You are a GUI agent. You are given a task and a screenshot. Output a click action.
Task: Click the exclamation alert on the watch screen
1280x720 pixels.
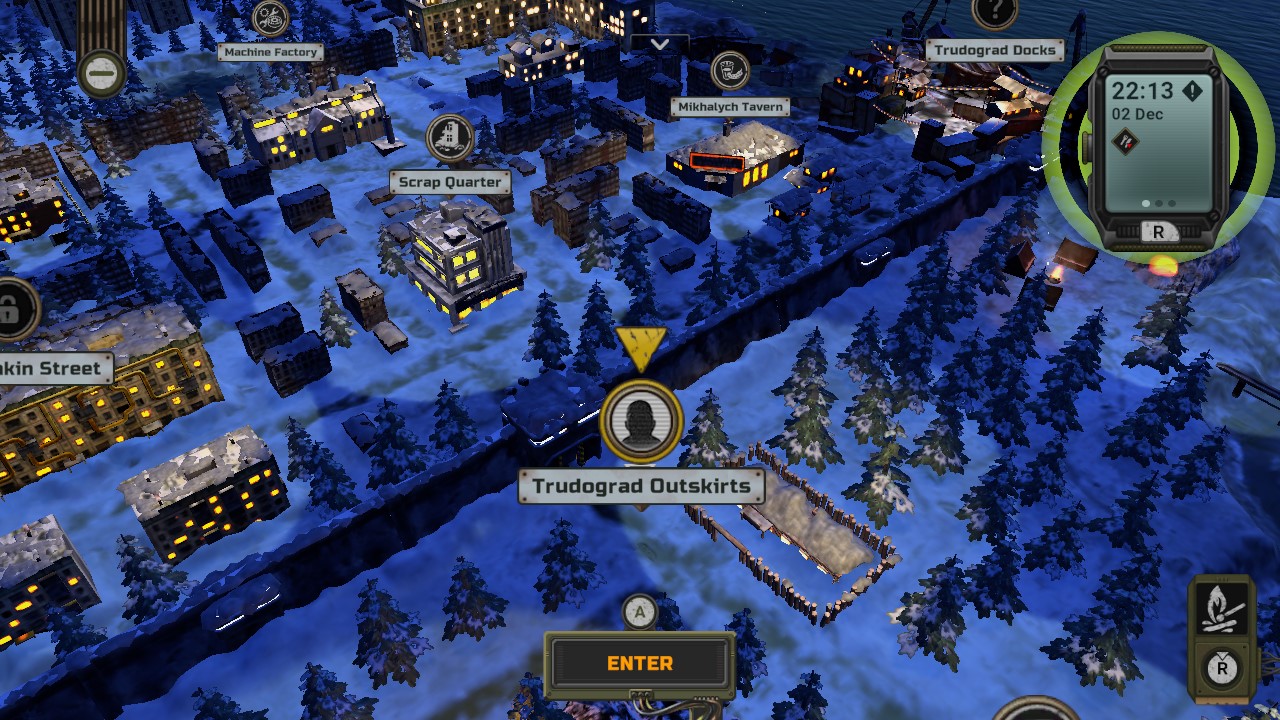(x=1192, y=90)
